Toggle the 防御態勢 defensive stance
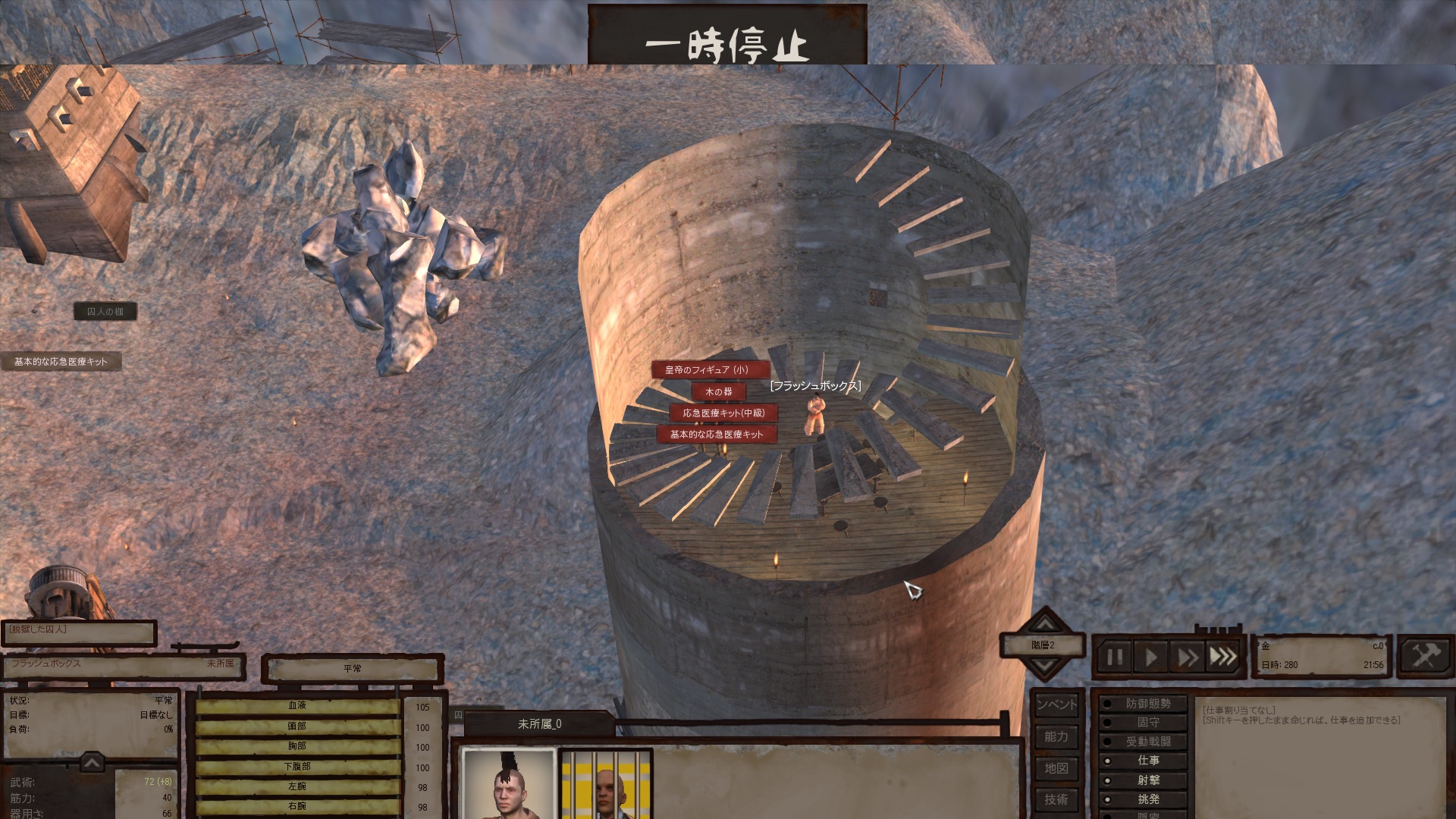The width and height of the screenshot is (1456, 819). [1143, 704]
